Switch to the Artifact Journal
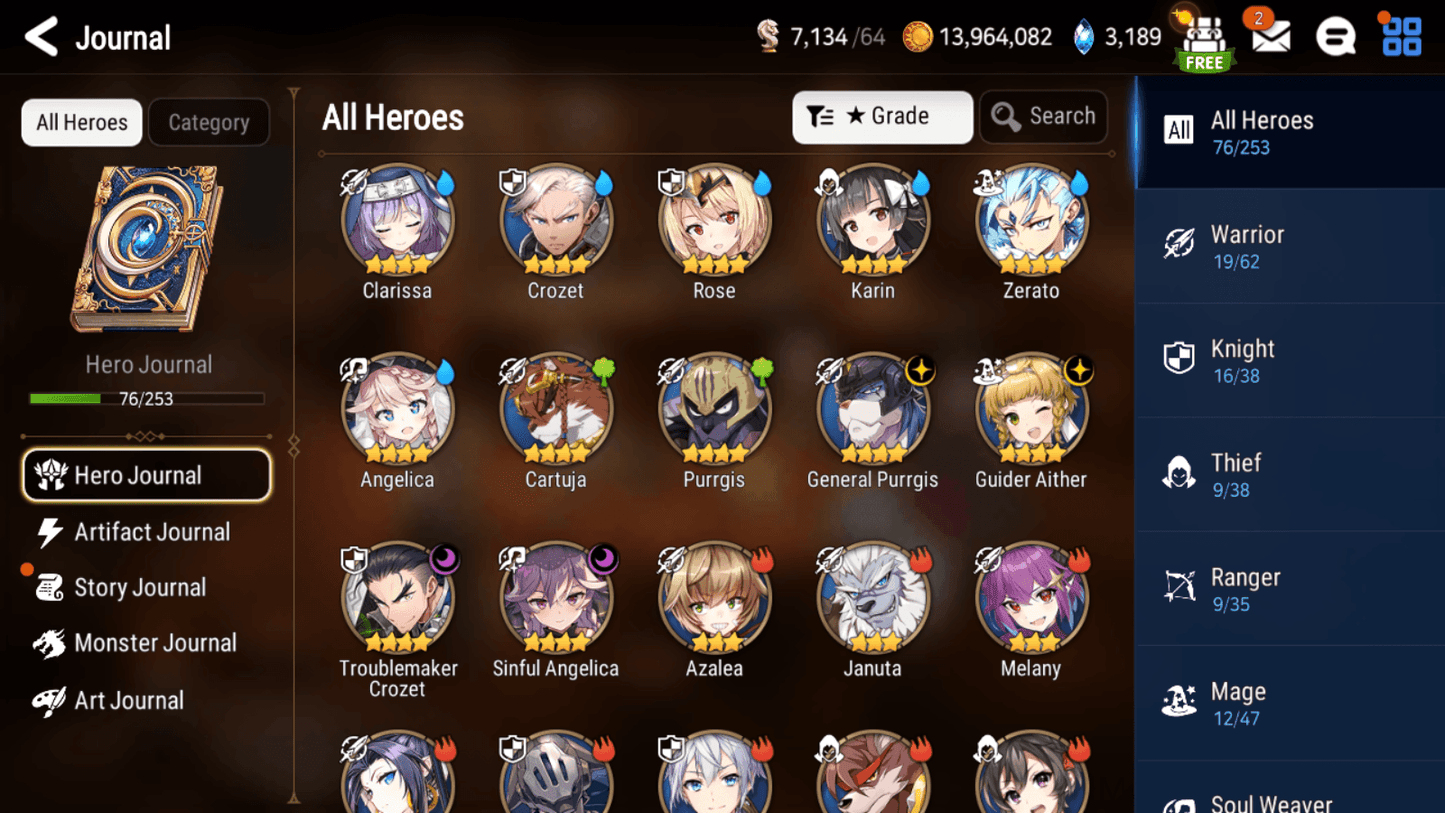1445x813 pixels. coord(151,532)
